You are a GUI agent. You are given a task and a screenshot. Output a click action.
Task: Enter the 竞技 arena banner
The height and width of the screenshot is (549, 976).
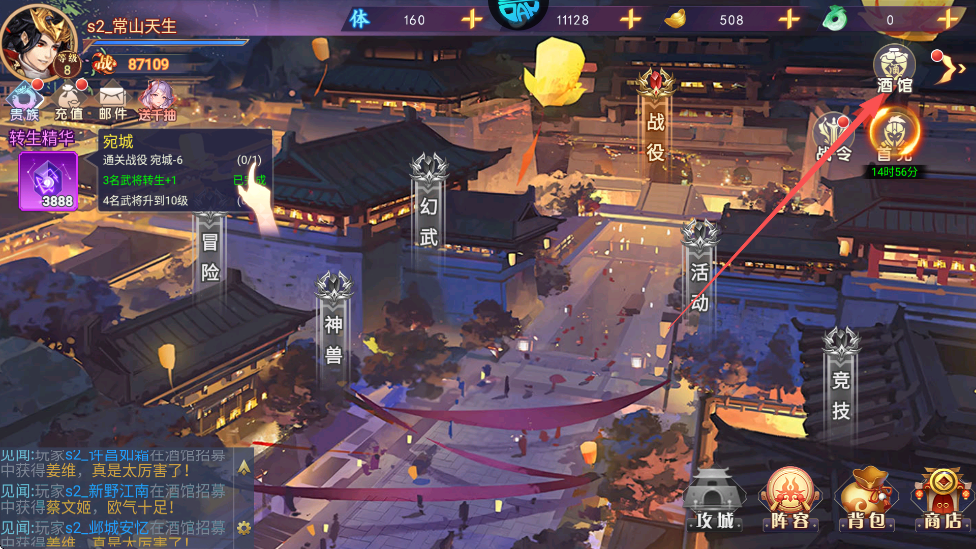click(x=841, y=385)
